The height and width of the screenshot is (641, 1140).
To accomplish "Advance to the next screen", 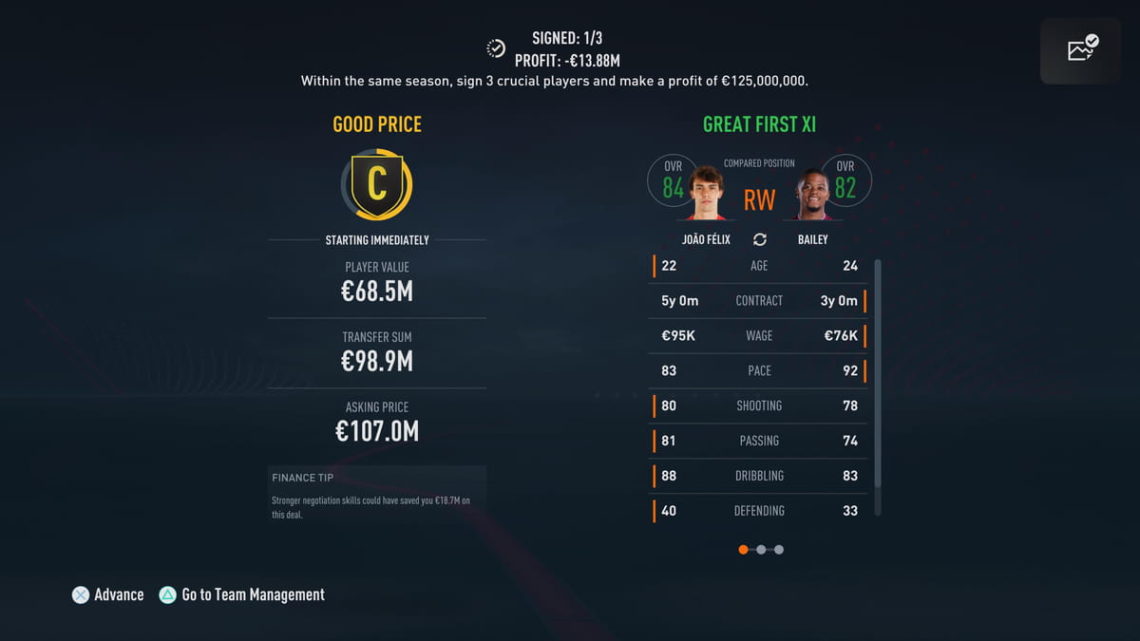I will pos(108,595).
